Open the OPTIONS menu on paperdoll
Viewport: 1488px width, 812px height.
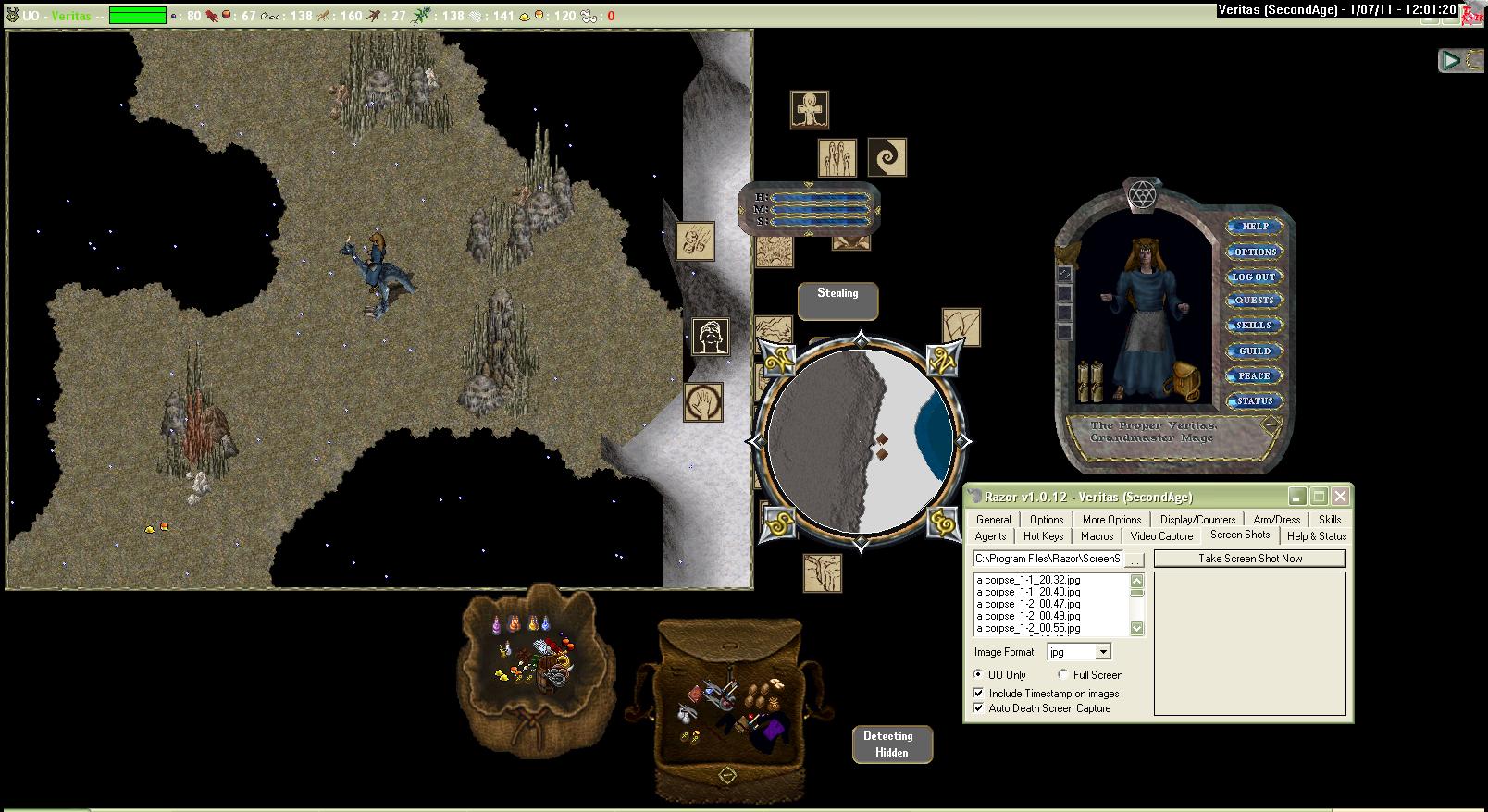[1255, 252]
